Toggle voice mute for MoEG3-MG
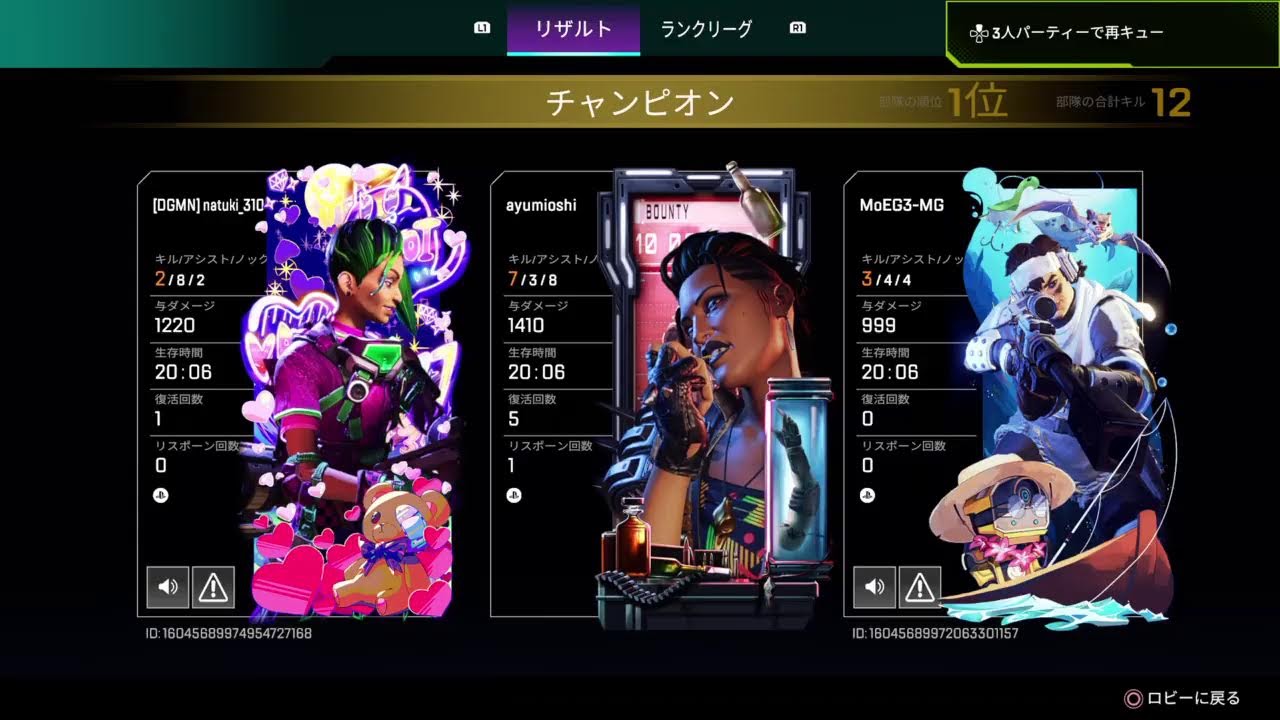The height and width of the screenshot is (720, 1280). pos(874,587)
